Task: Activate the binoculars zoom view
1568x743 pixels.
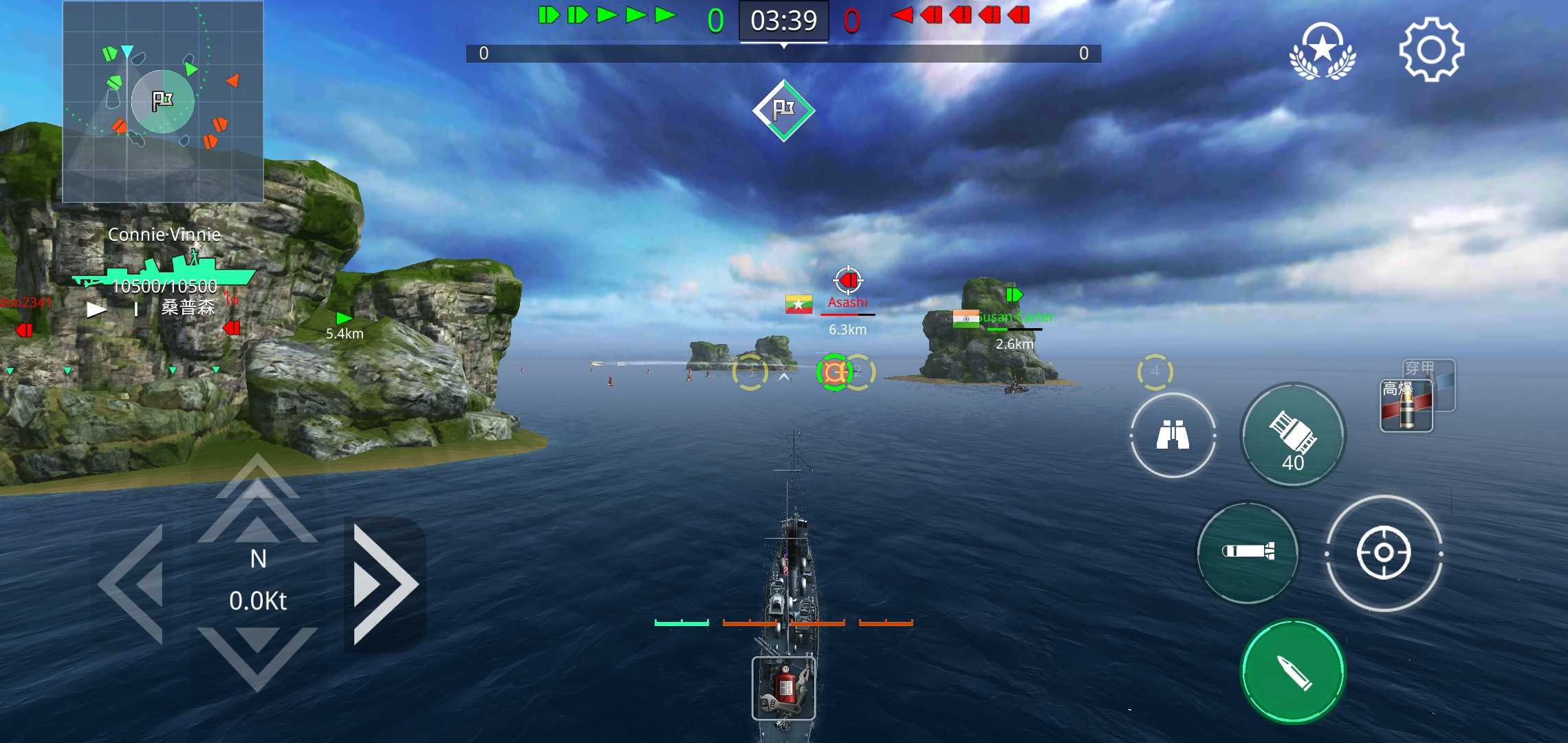Action: click(1173, 435)
